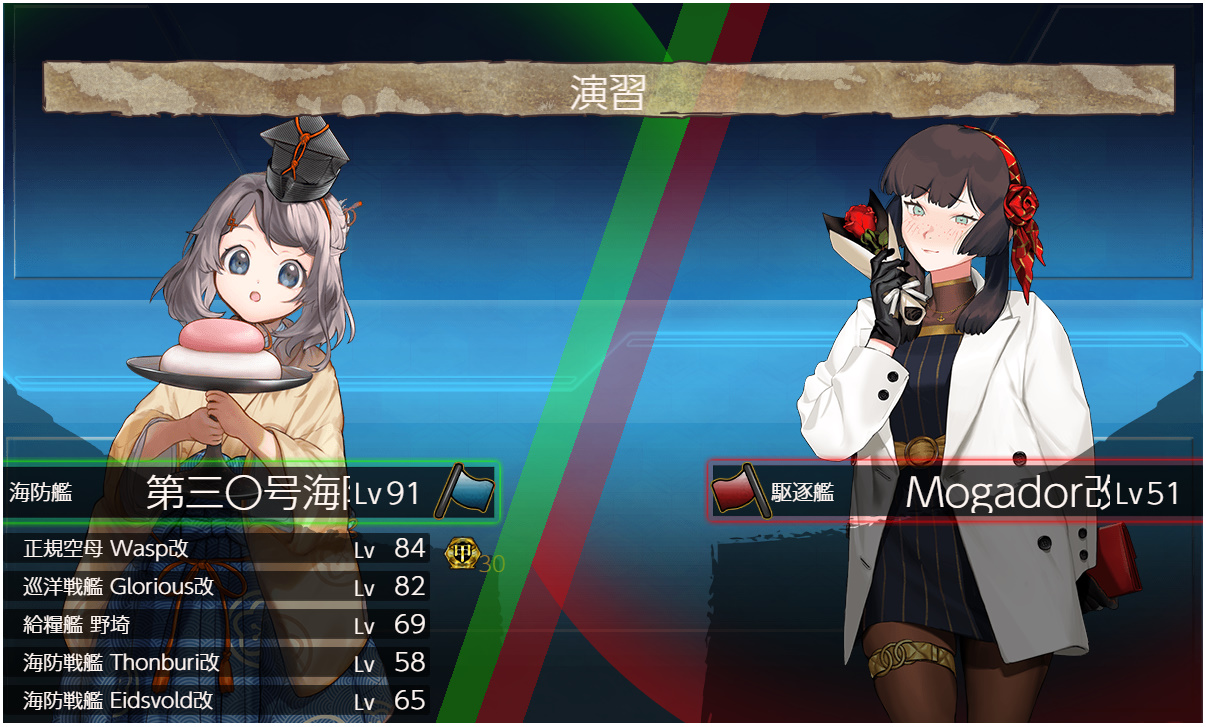Screen dimensions: 1206x727
Task: Click the blue player fleet flag icon
Action: (x=466, y=490)
